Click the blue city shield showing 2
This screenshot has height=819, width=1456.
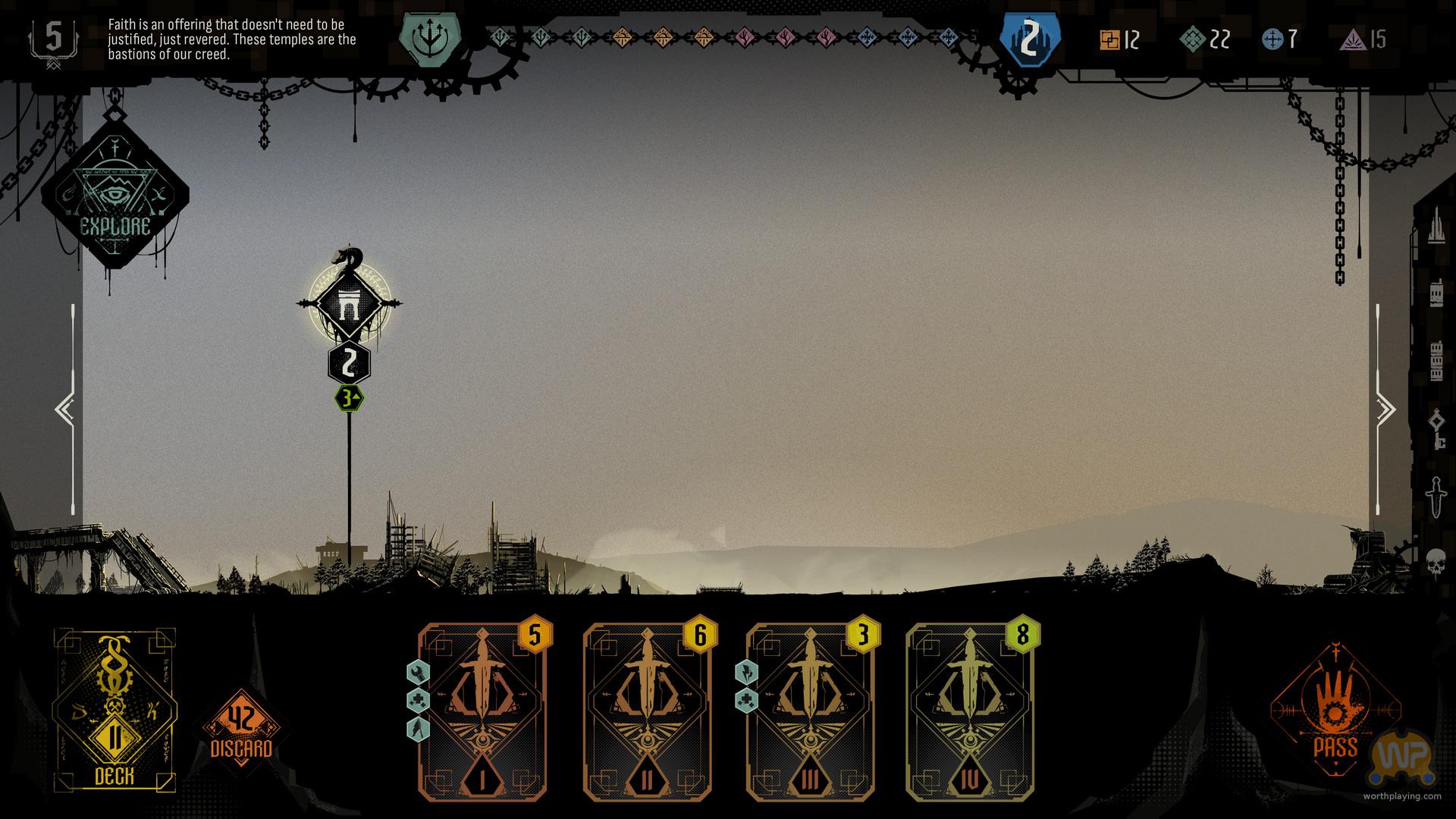pyautogui.click(x=1028, y=39)
